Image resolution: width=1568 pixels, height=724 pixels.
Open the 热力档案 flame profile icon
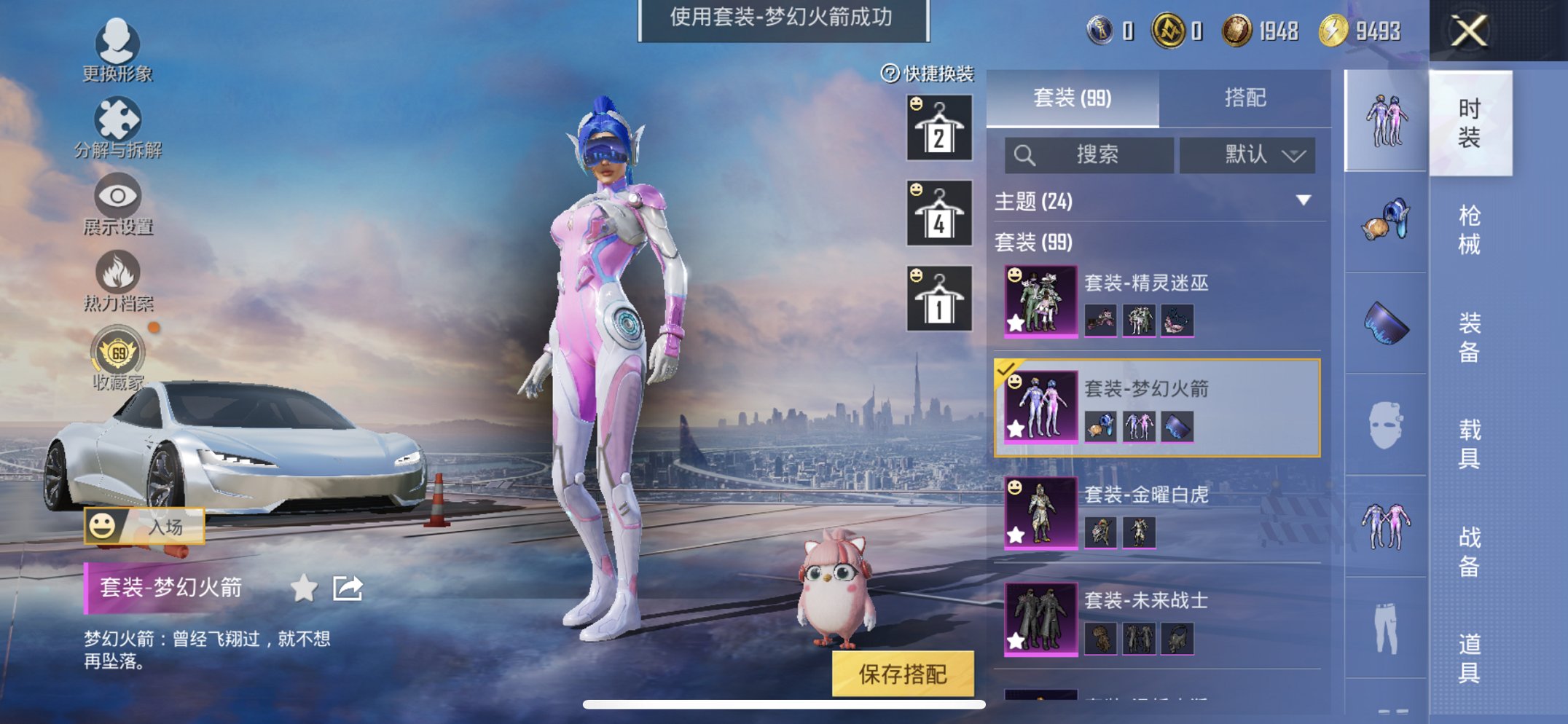117,271
